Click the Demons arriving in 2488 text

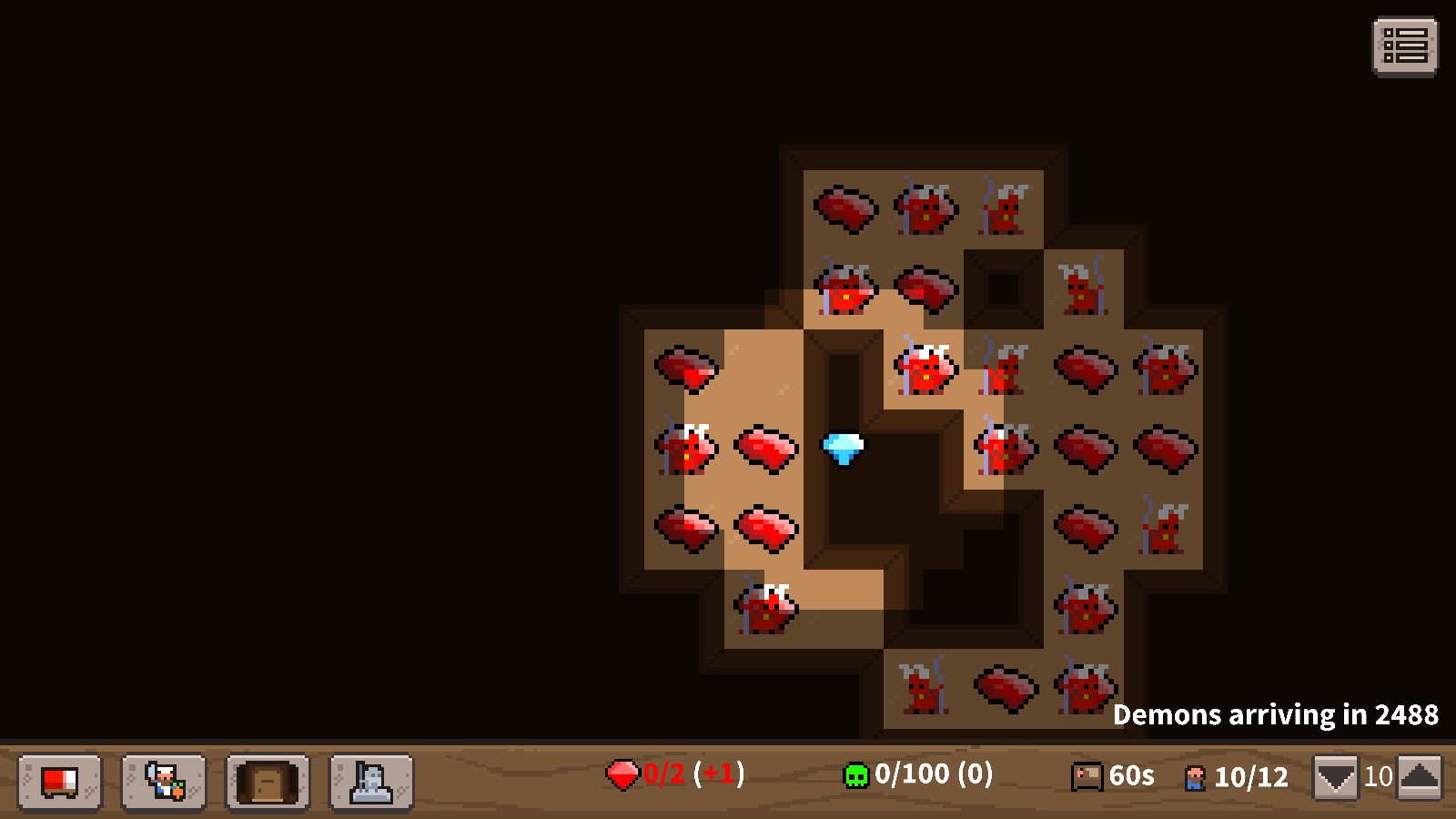click(1278, 715)
